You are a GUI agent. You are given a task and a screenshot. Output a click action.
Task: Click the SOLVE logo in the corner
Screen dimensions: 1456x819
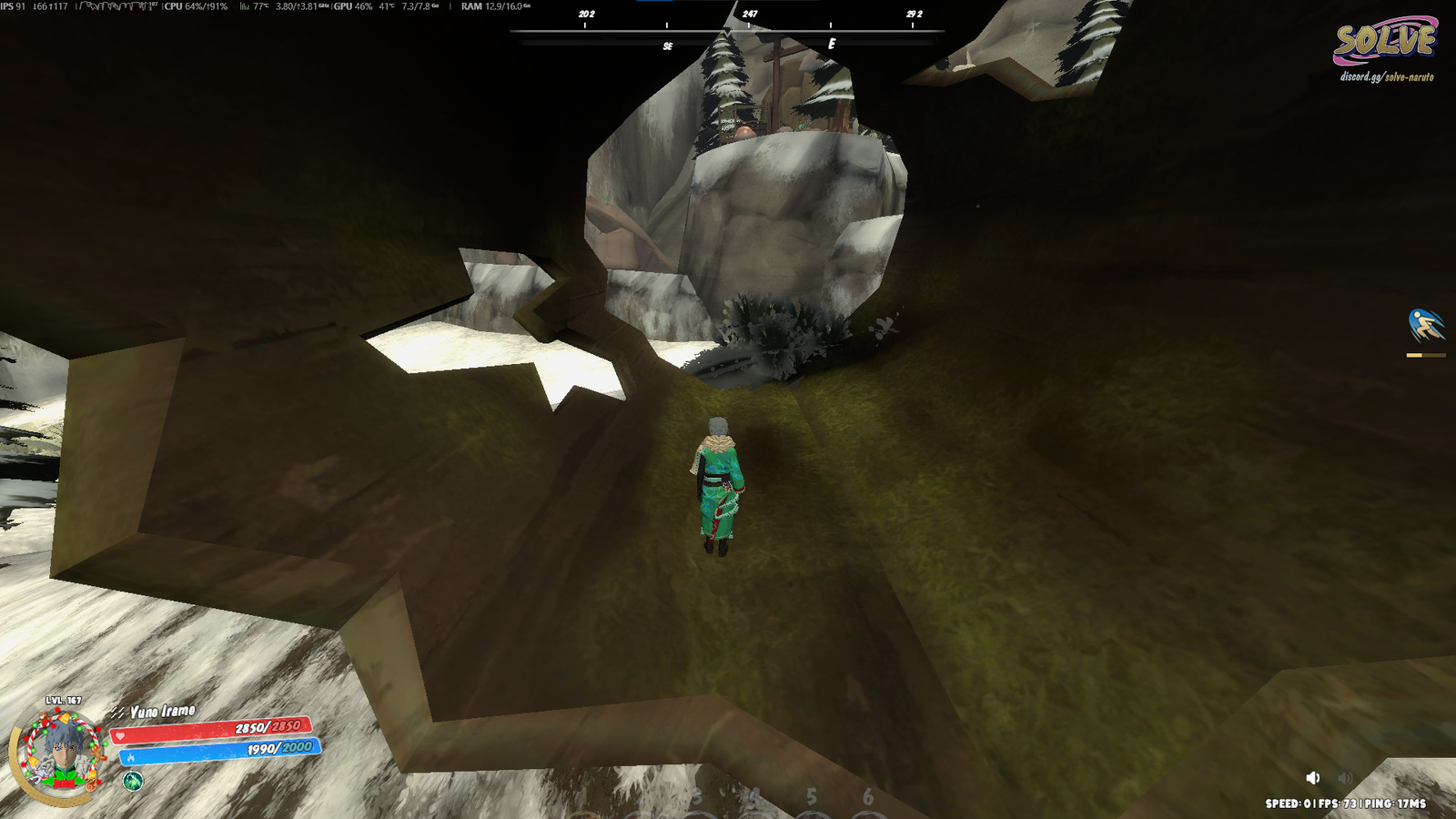(x=1384, y=41)
